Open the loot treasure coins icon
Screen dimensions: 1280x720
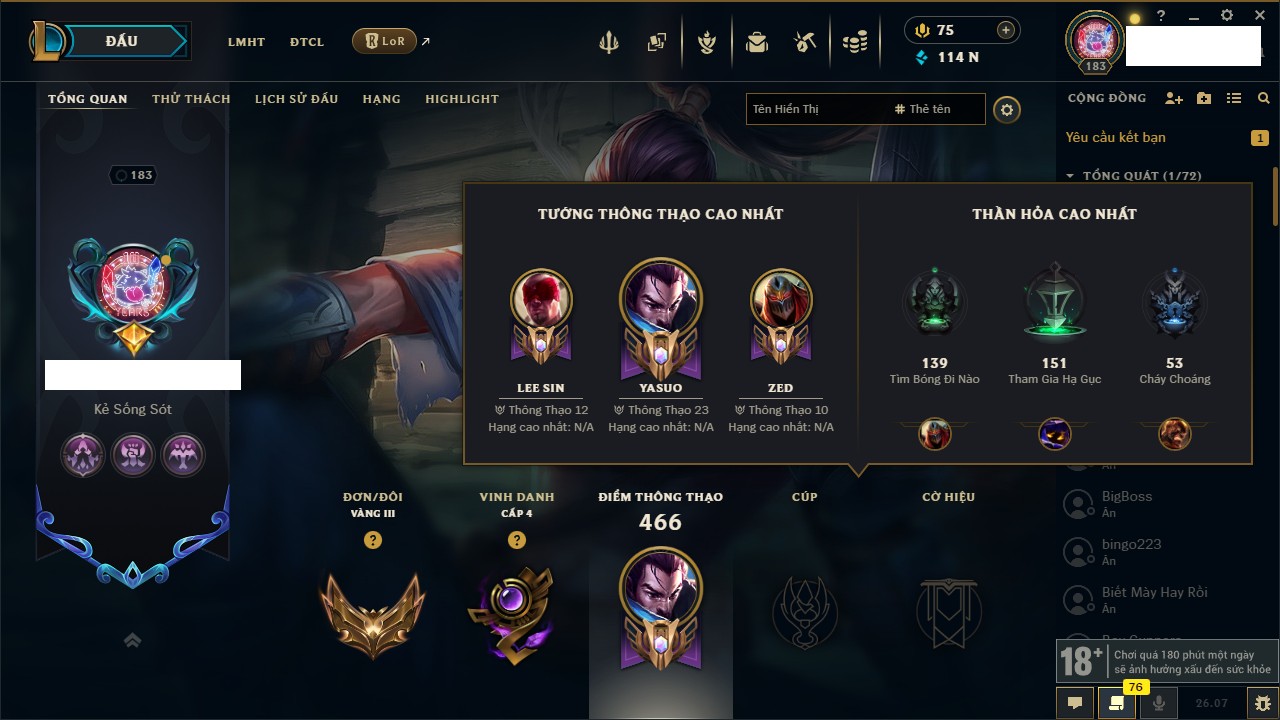click(854, 42)
